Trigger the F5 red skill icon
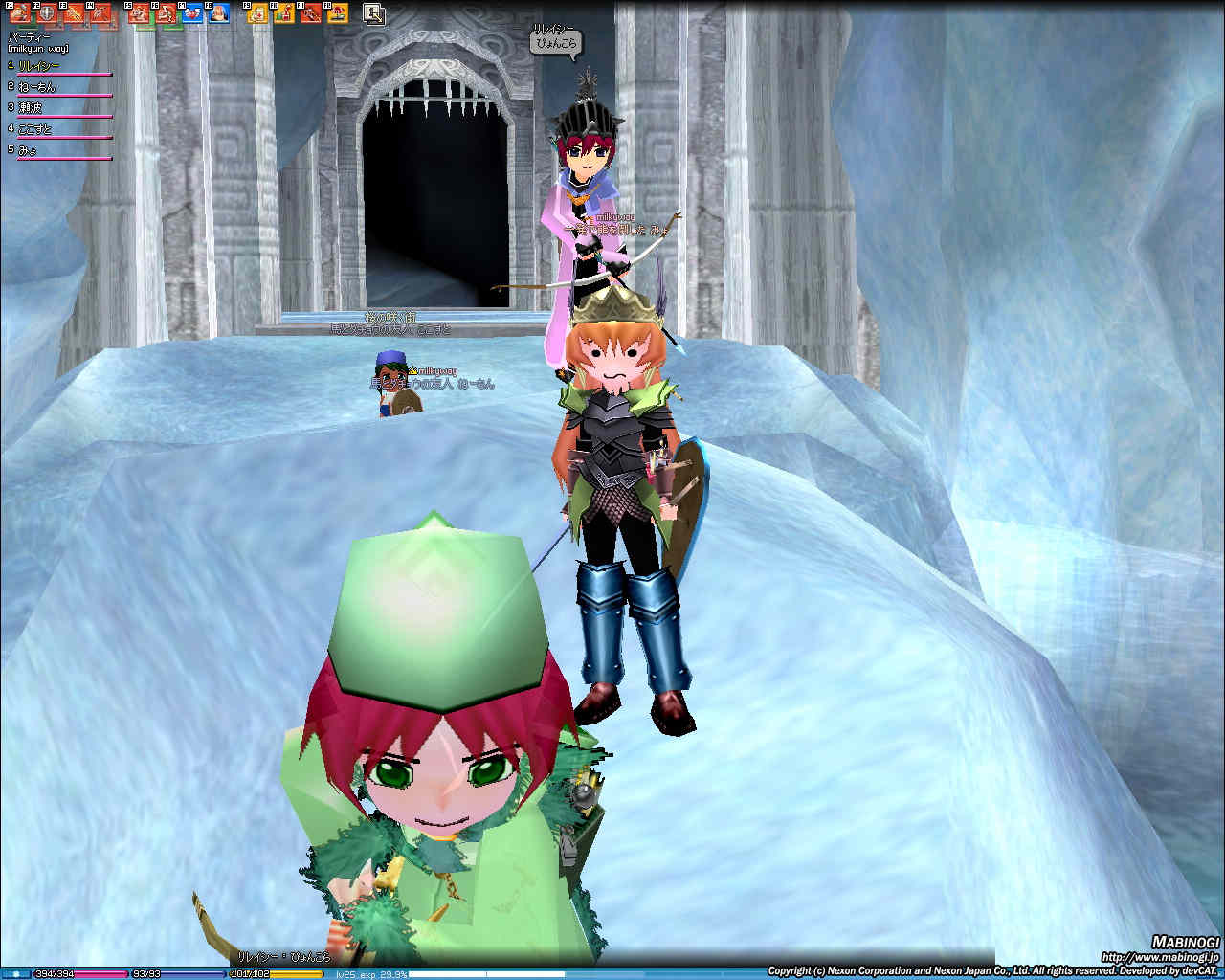 coord(139,13)
